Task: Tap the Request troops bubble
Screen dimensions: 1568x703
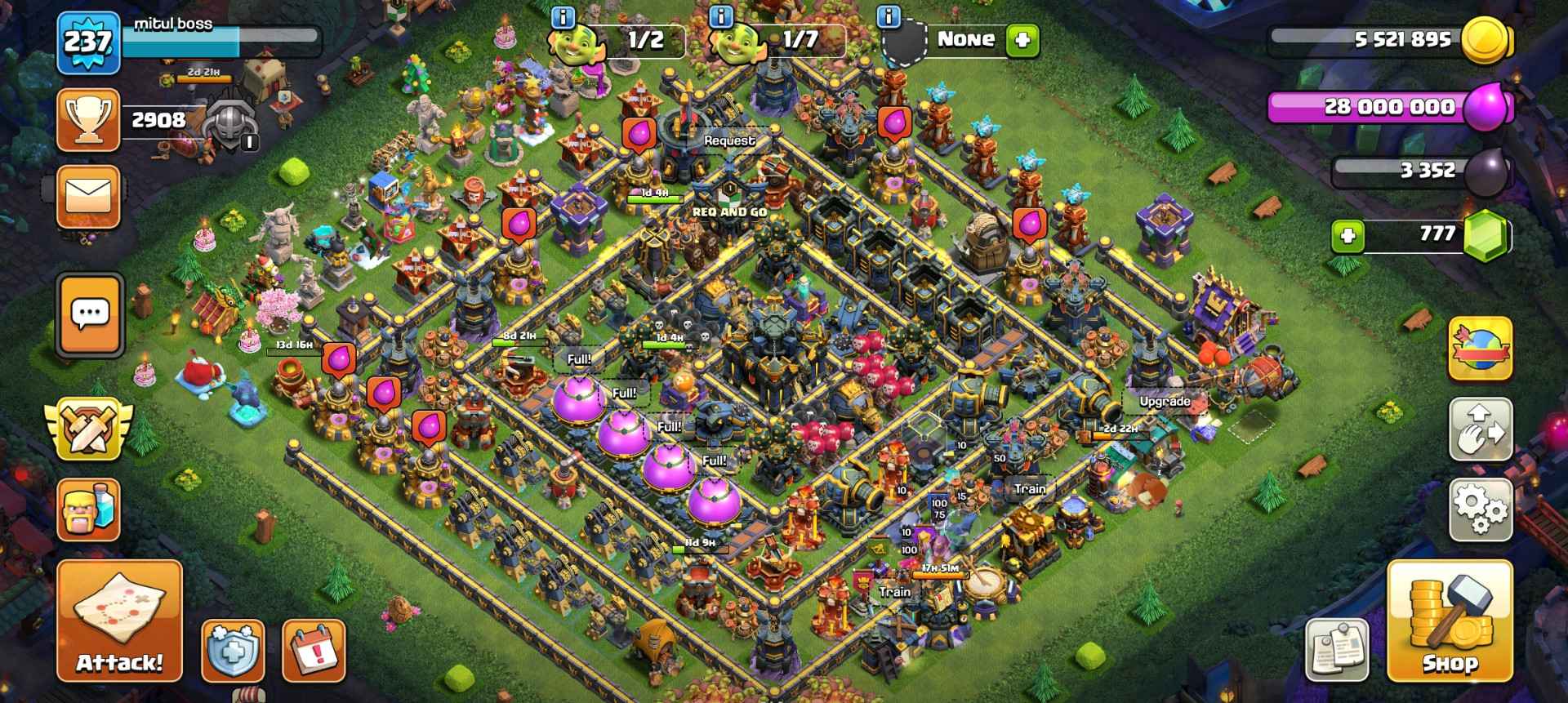Action: [x=729, y=140]
